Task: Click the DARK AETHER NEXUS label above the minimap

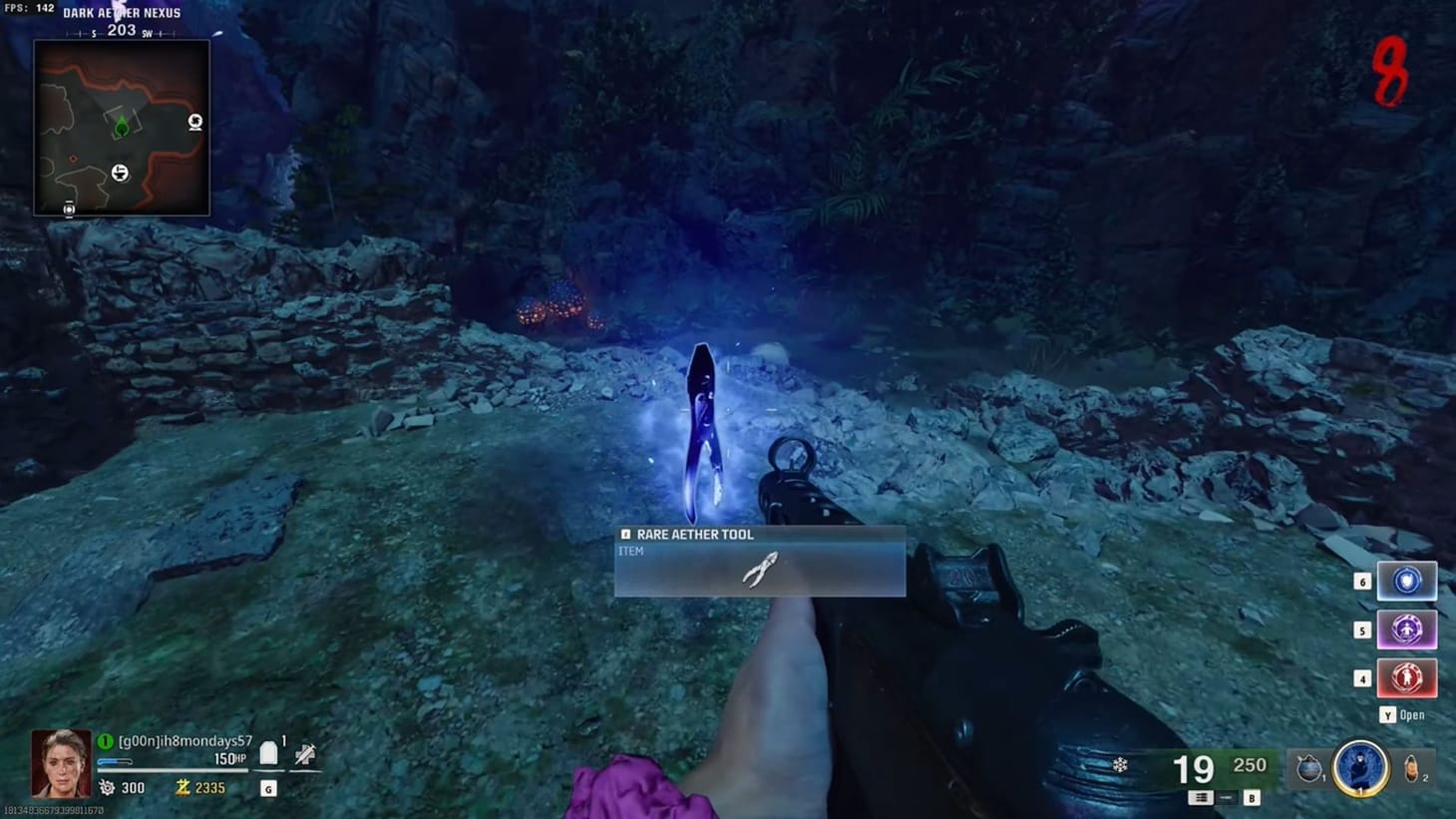Action: pos(122,13)
